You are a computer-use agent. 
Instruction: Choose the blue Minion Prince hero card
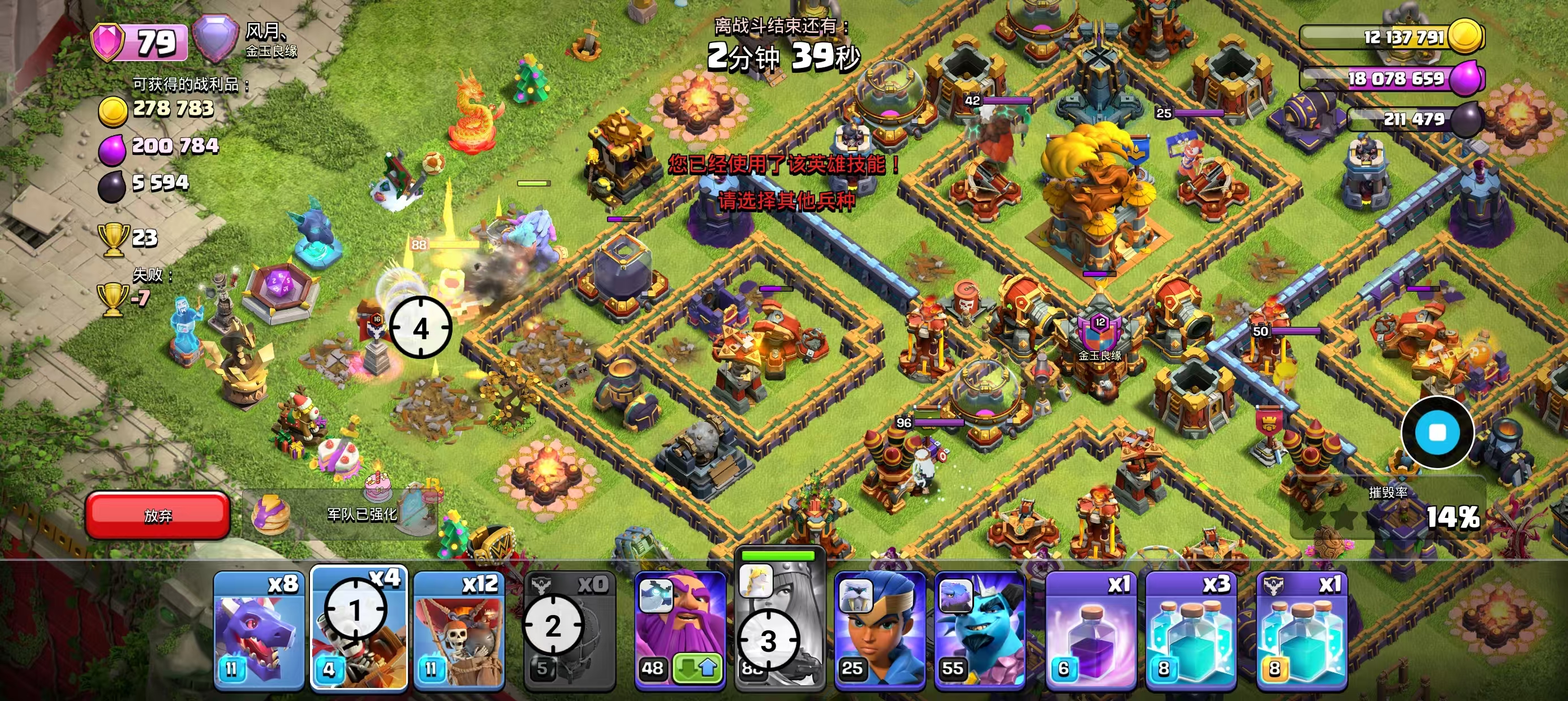point(979,630)
